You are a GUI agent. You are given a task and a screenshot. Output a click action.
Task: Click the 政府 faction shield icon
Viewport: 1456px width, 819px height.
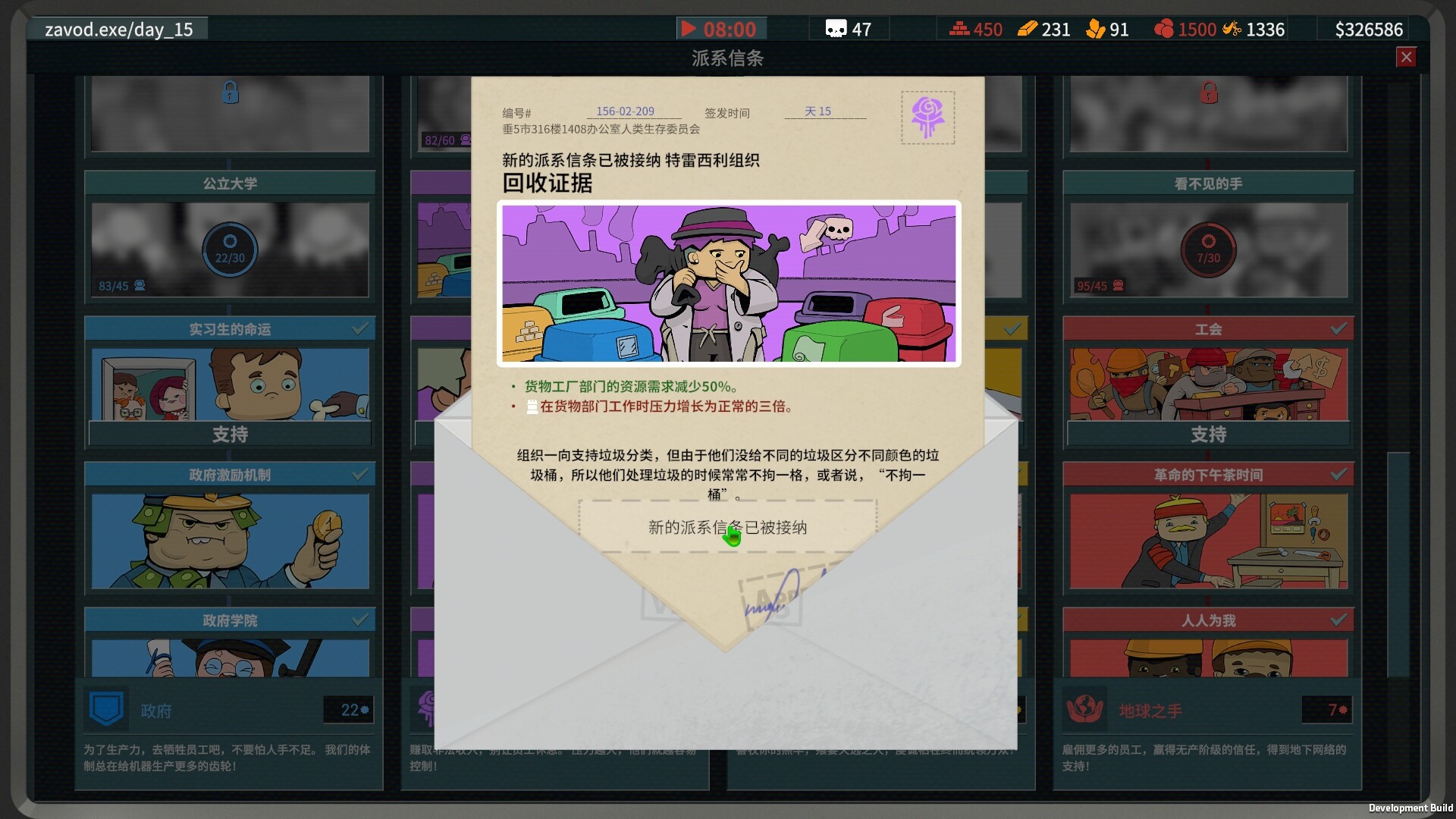tap(106, 710)
